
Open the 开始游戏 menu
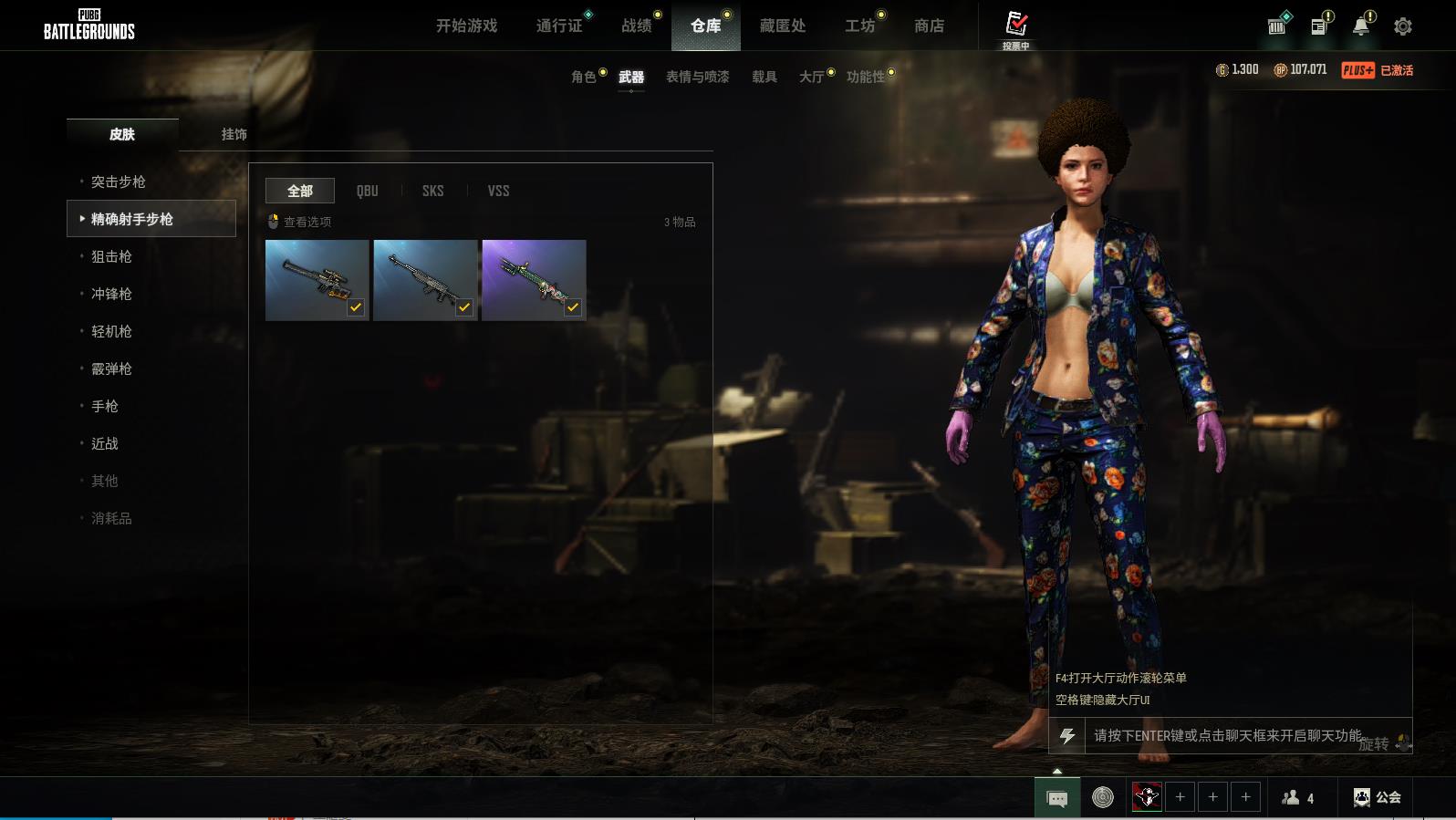[466, 26]
